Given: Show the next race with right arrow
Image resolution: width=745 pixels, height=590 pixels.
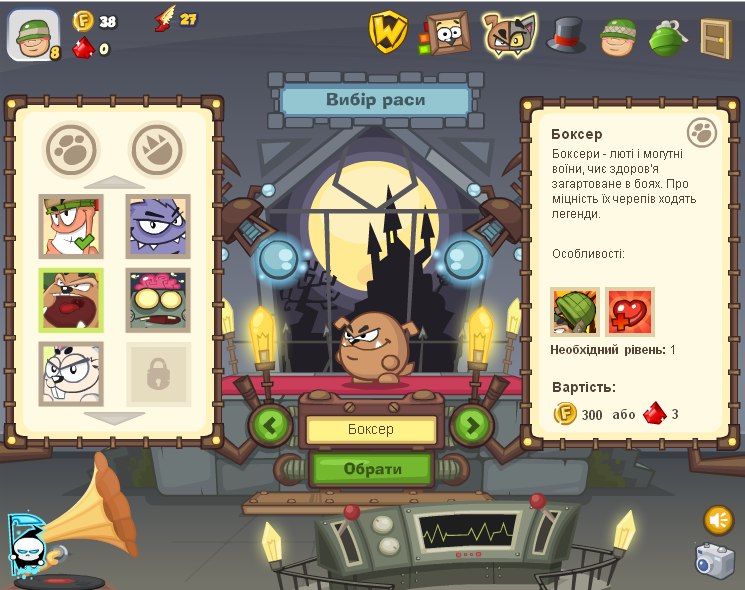Looking at the screenshot, I should tap(472, 425).
